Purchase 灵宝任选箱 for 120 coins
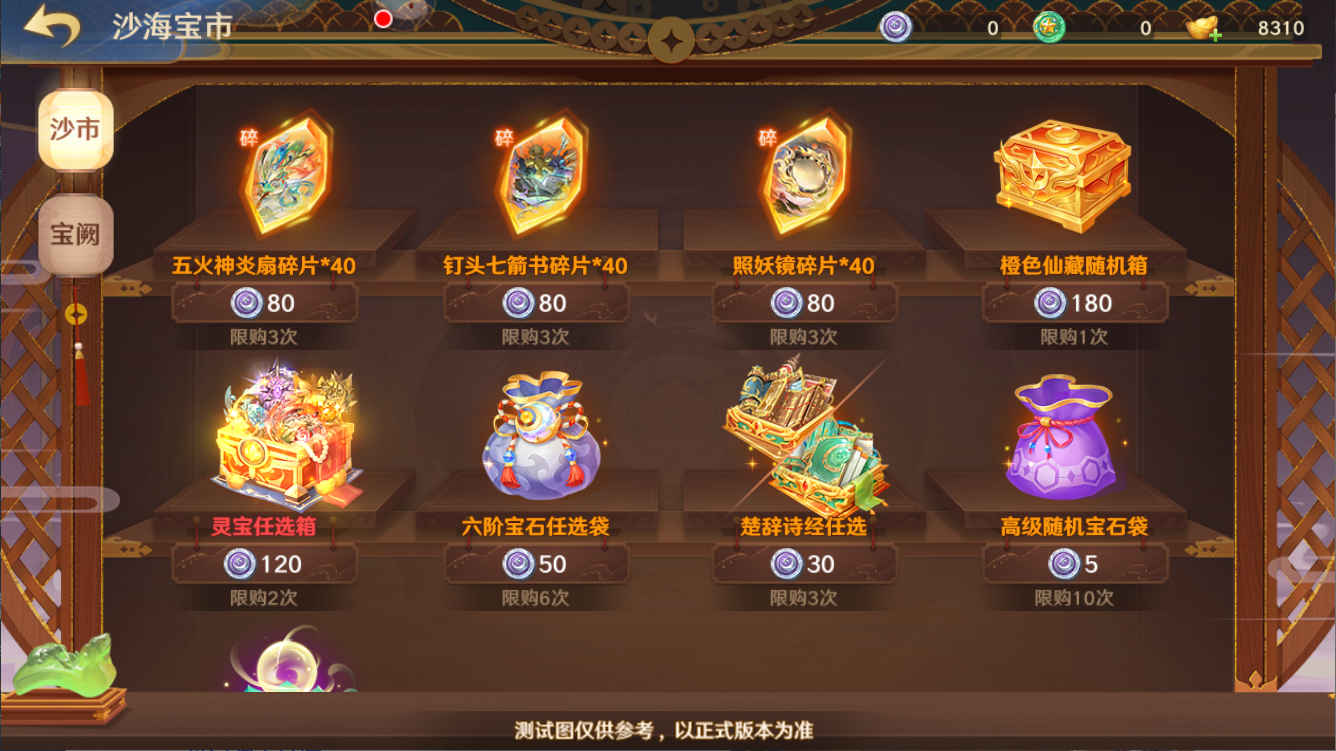The image size is (1336, 751). [264, 564]
